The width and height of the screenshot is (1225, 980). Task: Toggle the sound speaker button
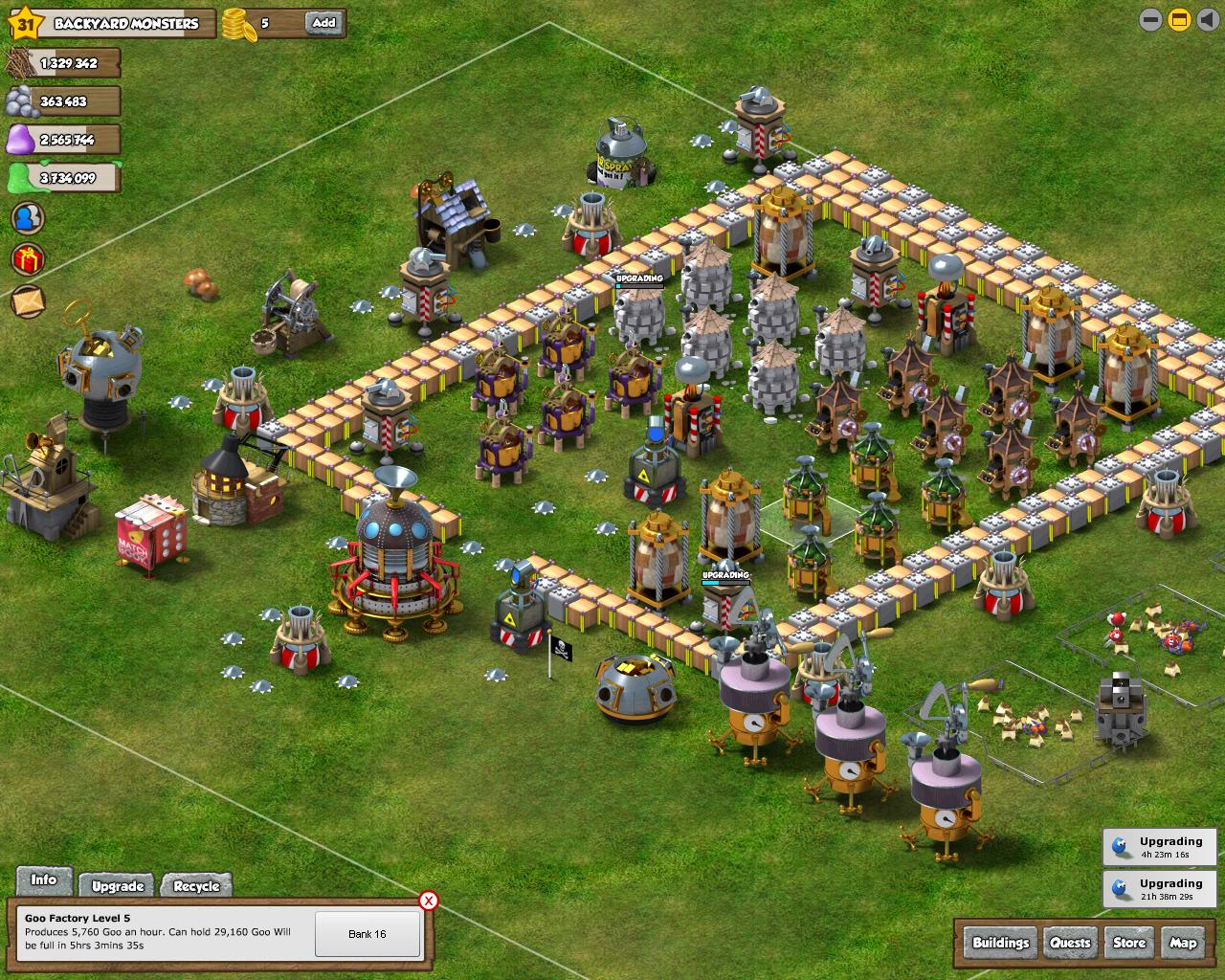[1207, 19]
